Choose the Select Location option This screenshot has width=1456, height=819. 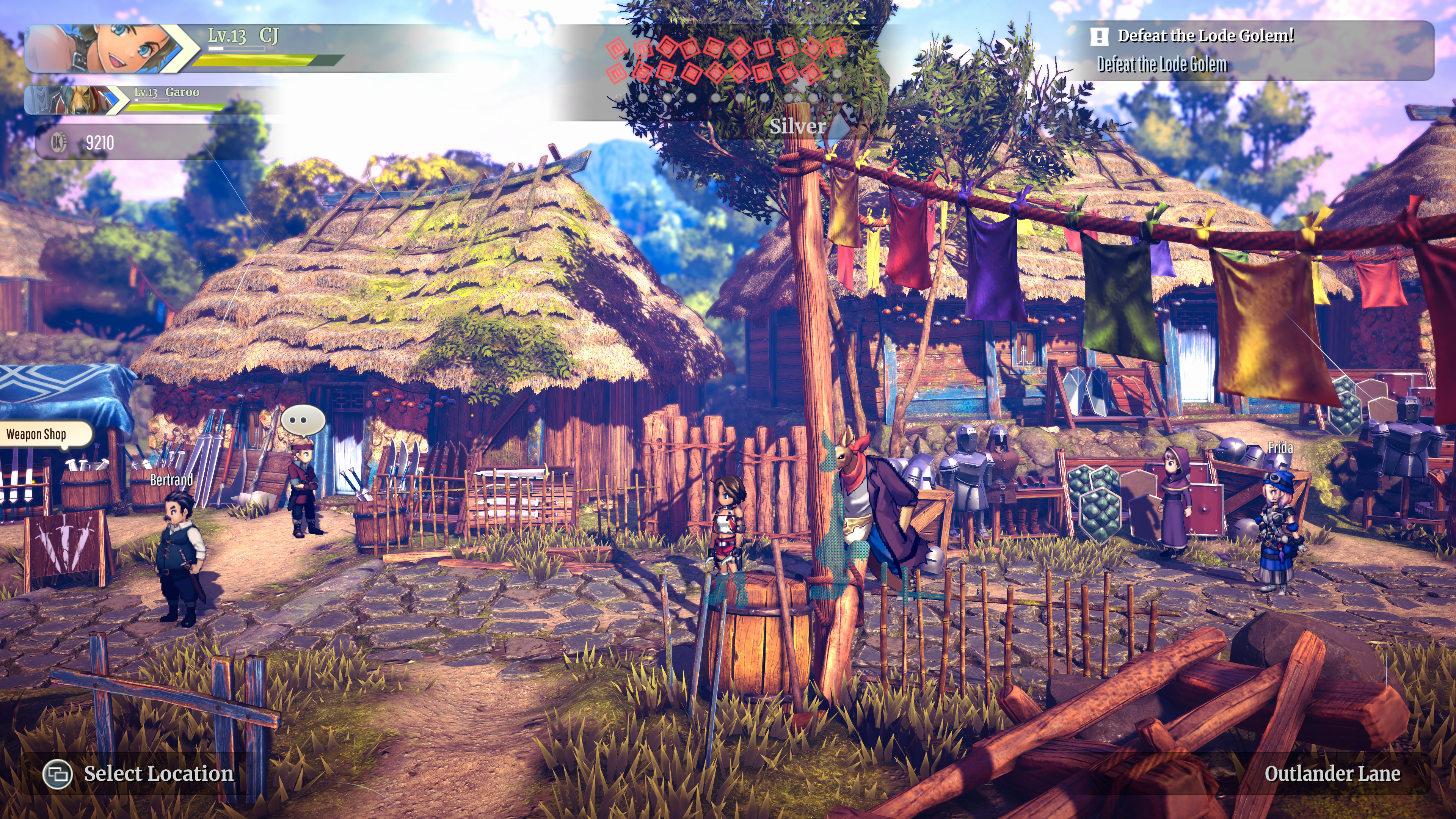(x=139, y=774)
